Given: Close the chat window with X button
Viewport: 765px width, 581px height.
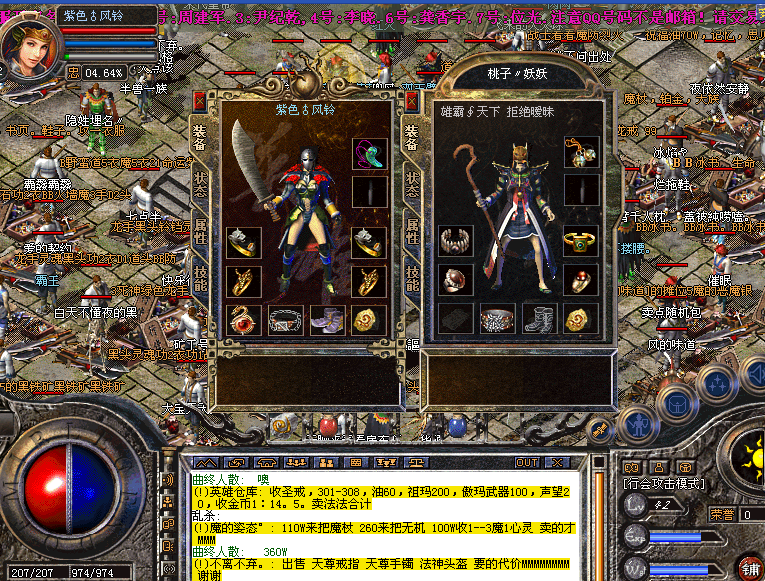Looking at the screenshot, I should click(x=556, y=463).
